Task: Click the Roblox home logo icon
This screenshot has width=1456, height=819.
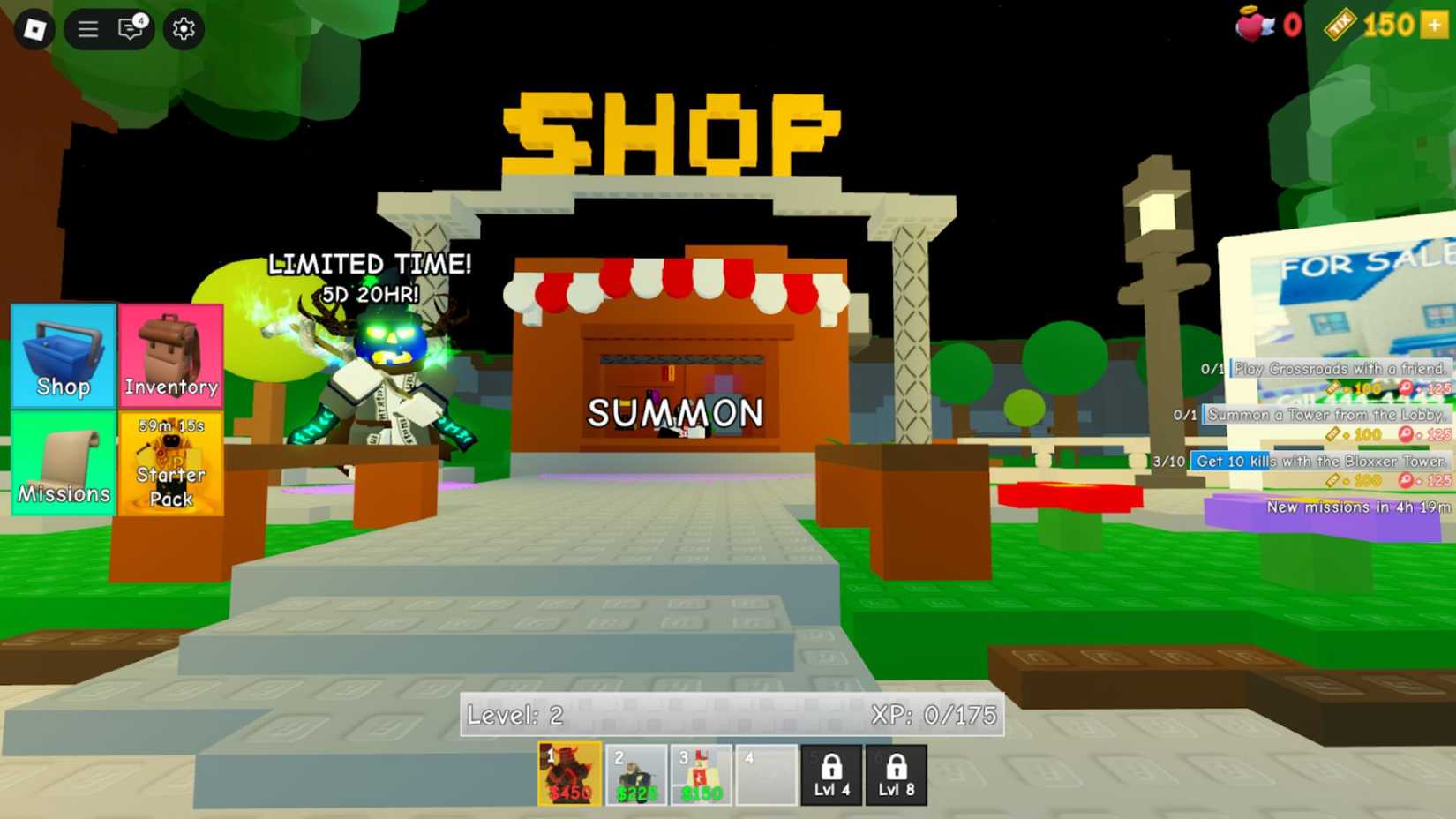Action: click(33, 27)
